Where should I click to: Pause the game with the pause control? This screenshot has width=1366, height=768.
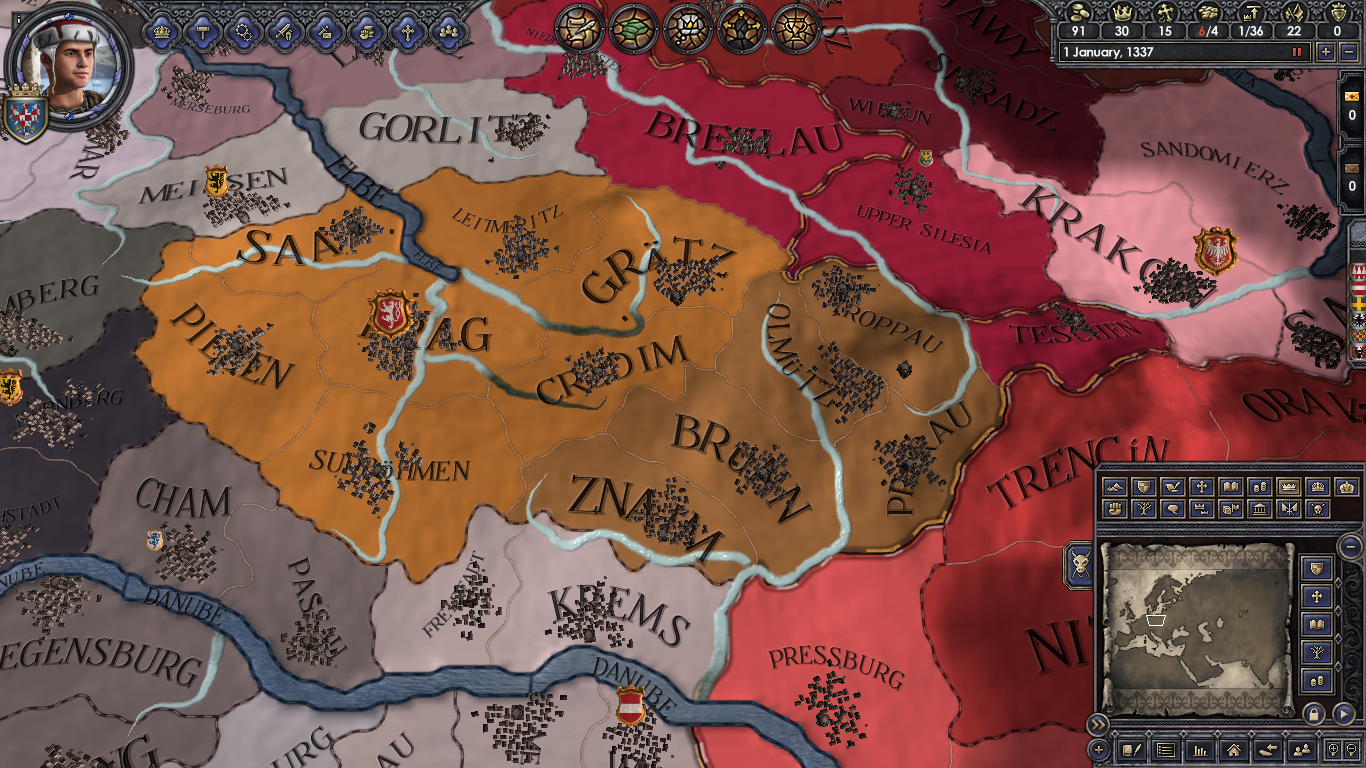coord(1296,51)
